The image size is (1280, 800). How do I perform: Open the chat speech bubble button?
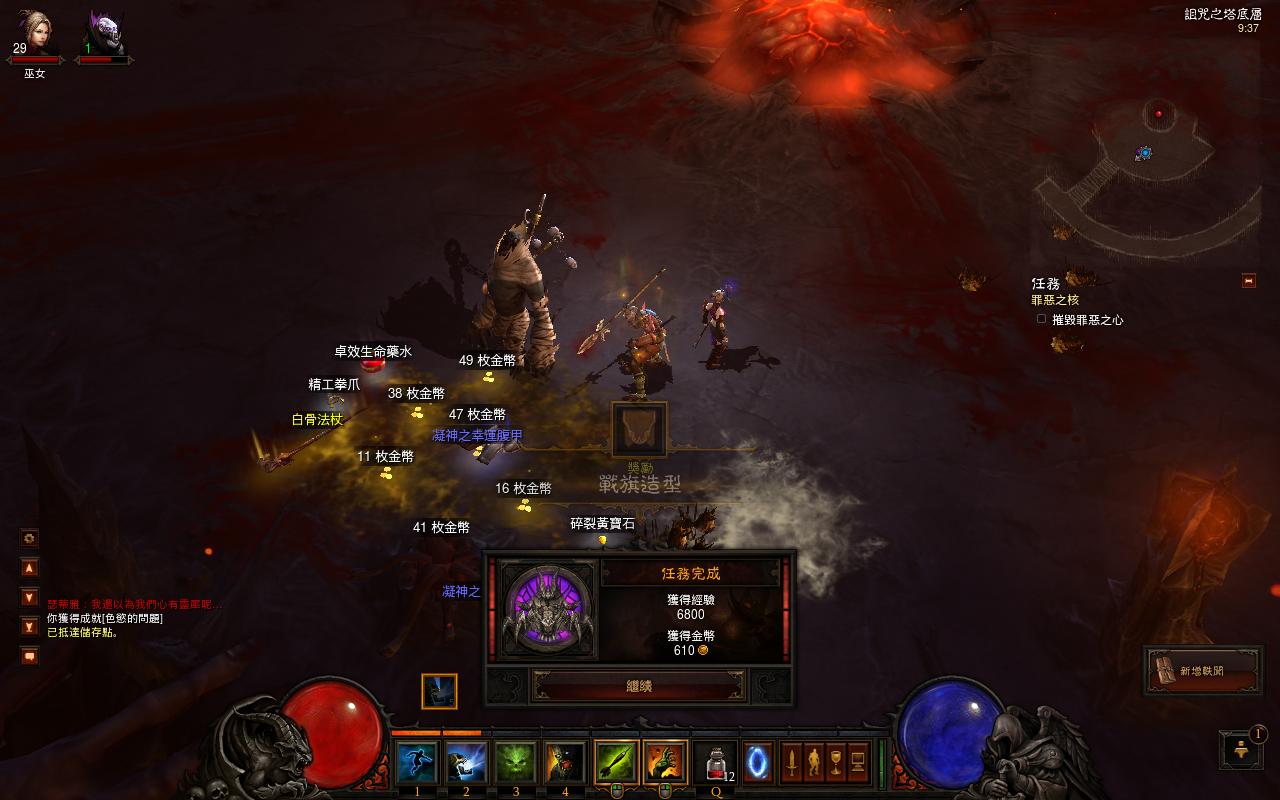click(x=30, y=656)
